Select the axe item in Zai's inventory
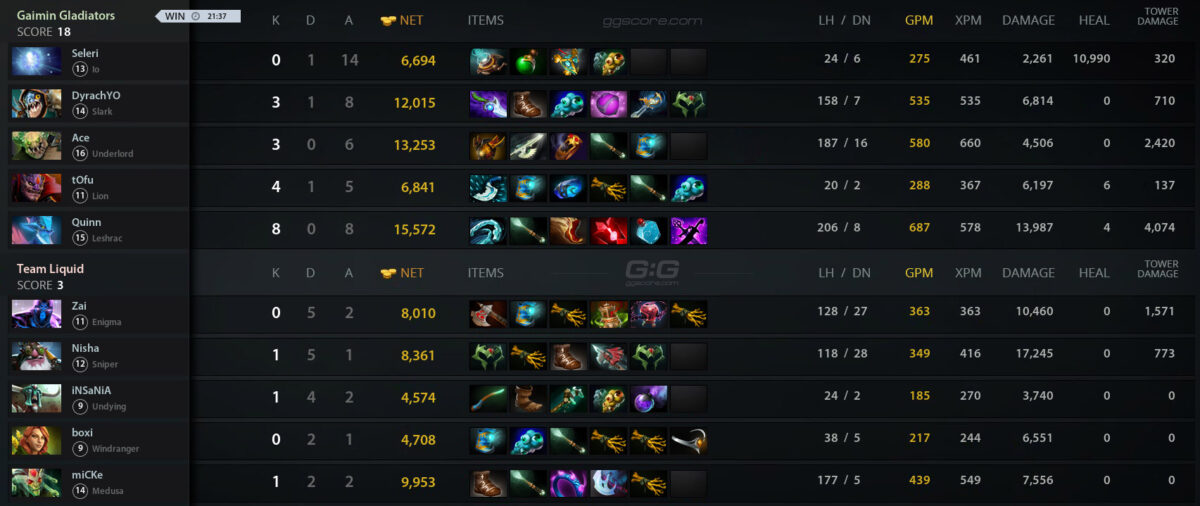The width and height of the screenshot is (1200, 506). (488, 315)
